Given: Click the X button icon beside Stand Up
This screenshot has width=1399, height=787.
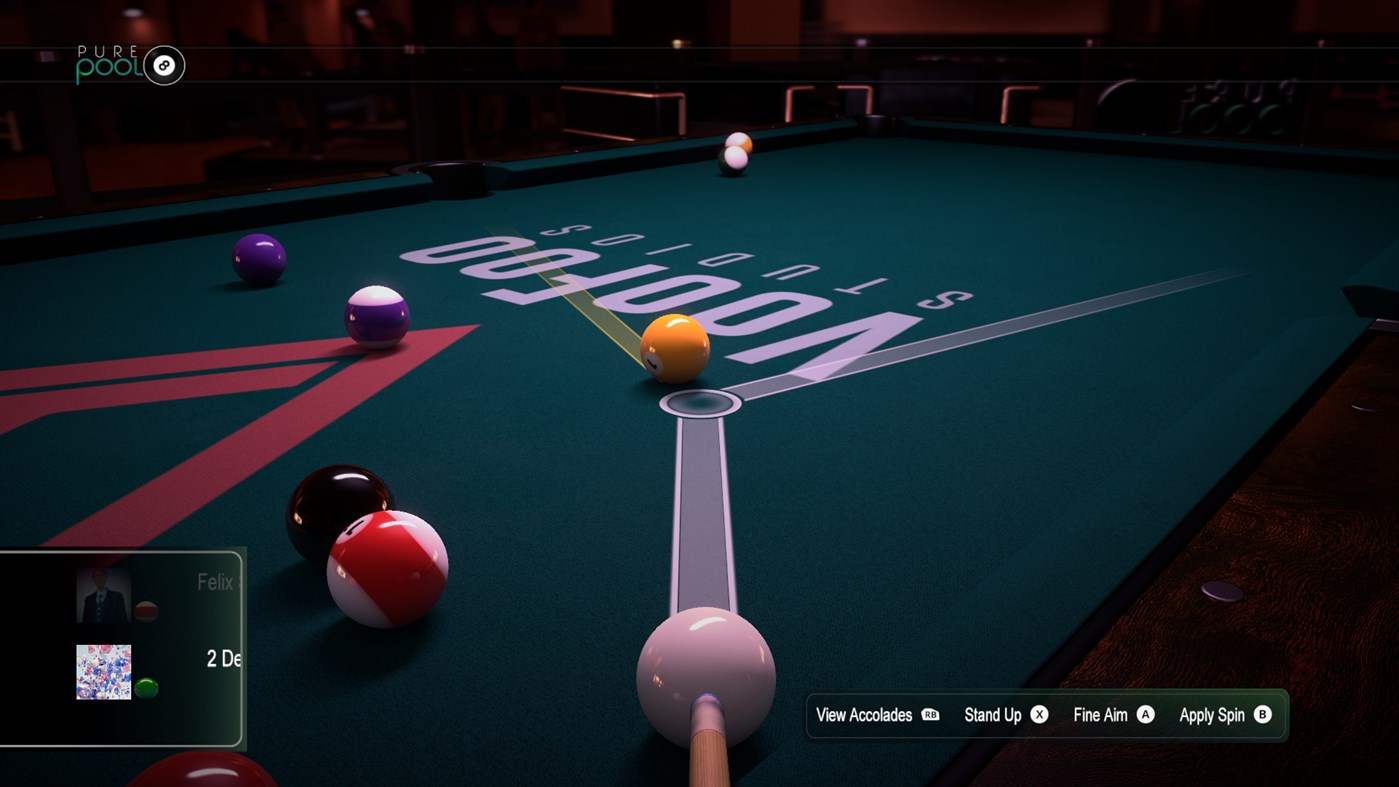Looking at the screenshot, I should tap(1039, 715).
